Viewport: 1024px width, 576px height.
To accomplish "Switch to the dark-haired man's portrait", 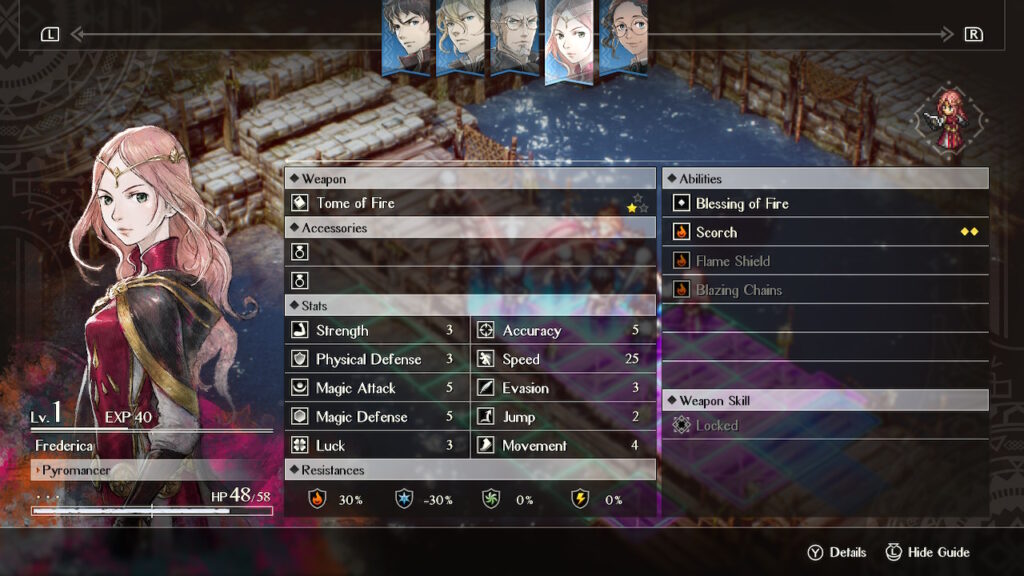I will pyautogui.click(x=407, y=36).
